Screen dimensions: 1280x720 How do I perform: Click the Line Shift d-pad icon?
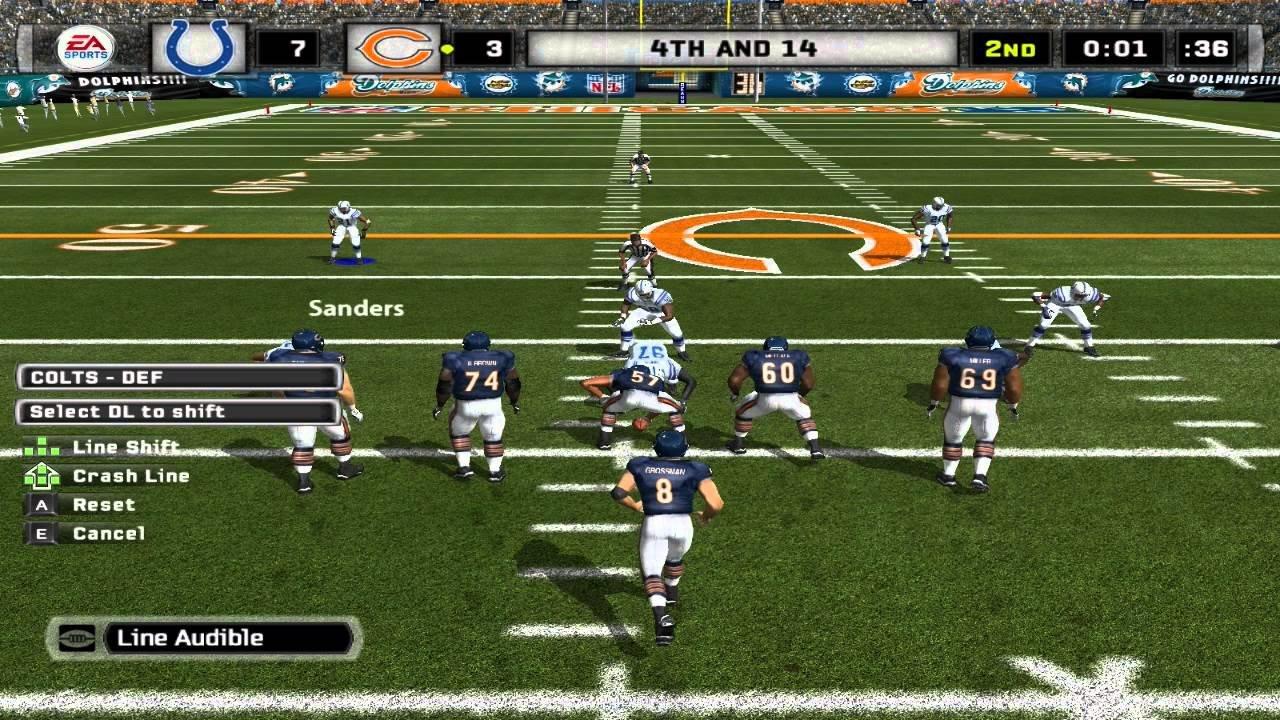pyautogui.click(x=41, y=447)
